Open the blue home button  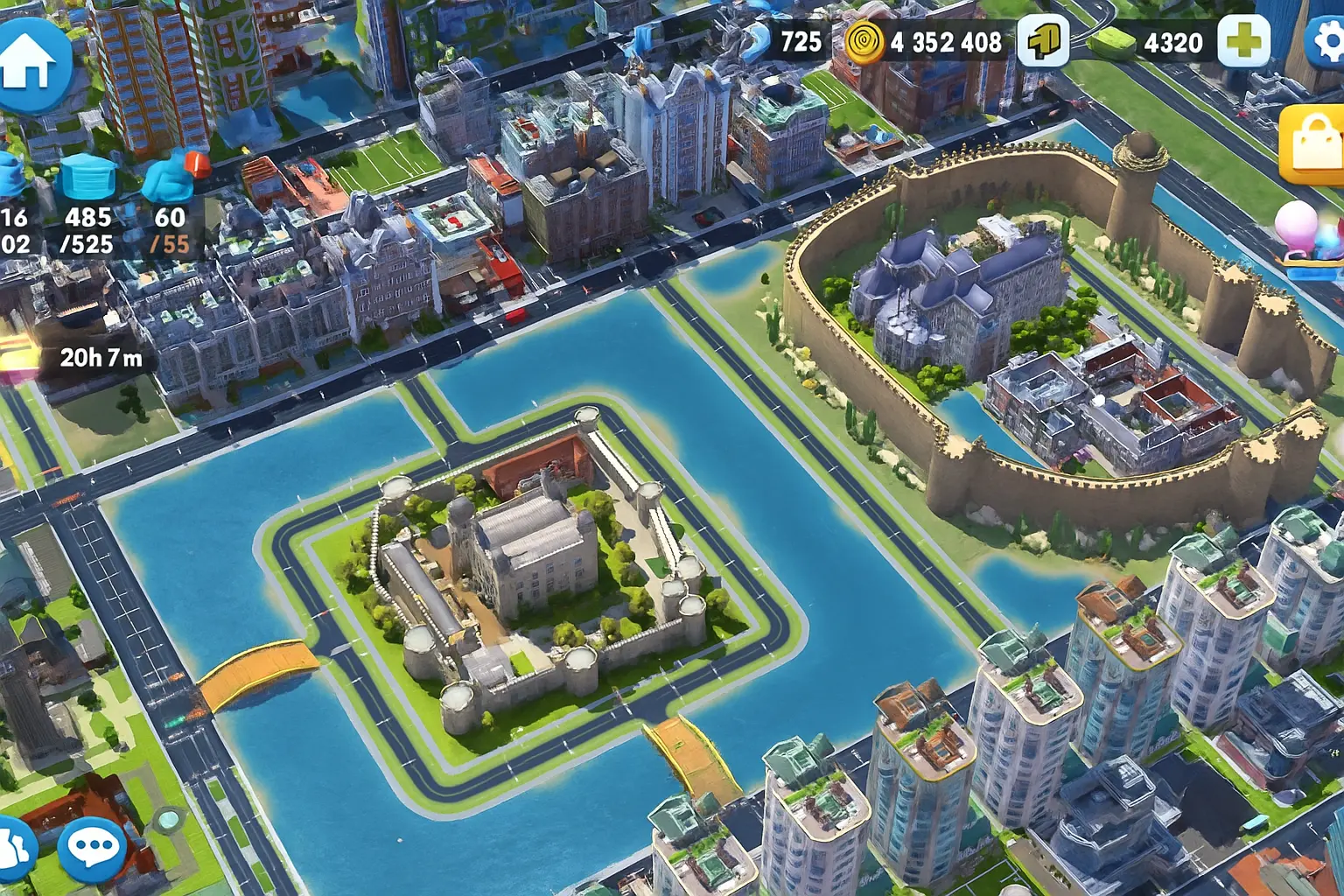click(x=31, y=63)
